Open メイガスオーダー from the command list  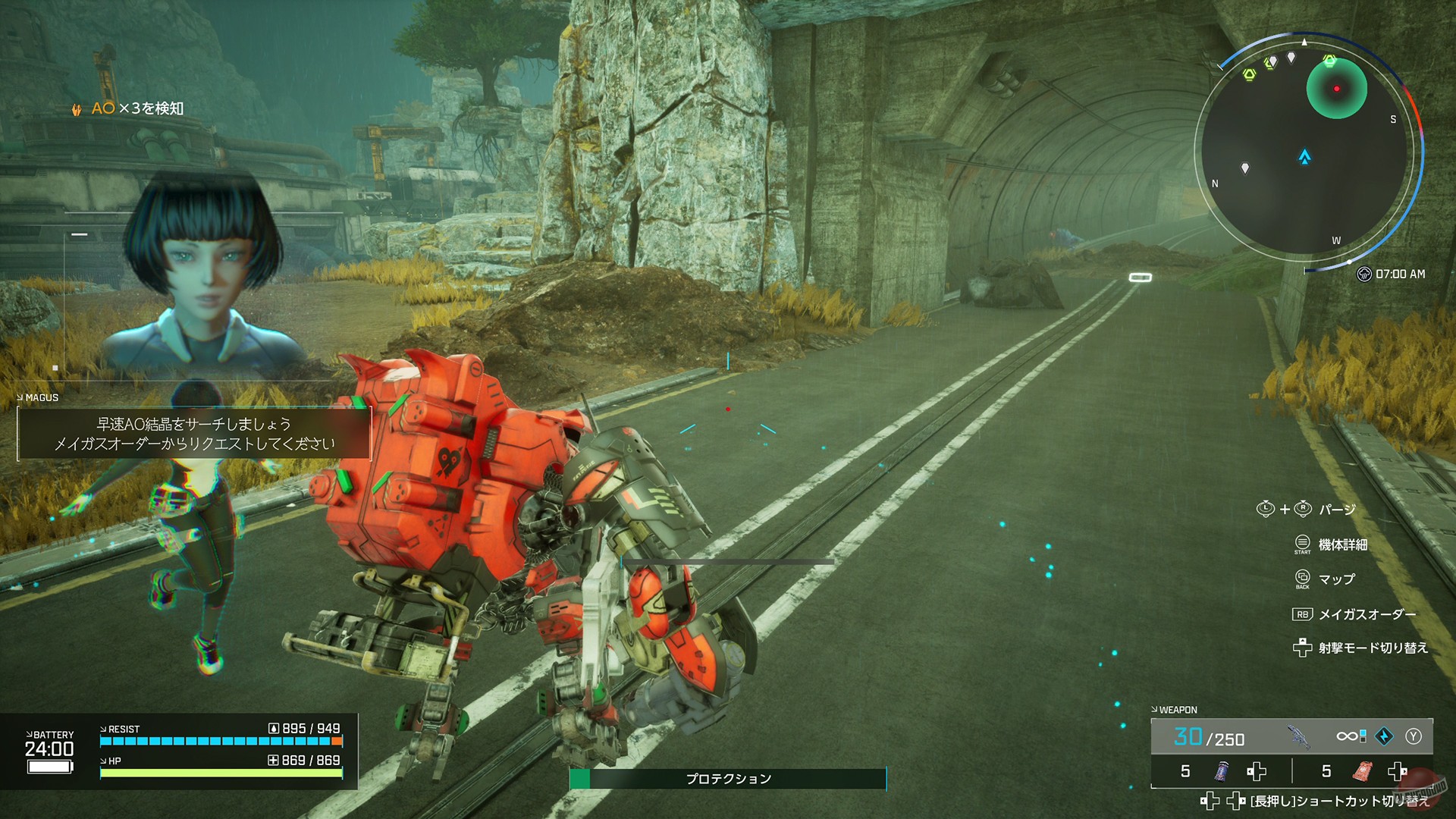1367,614
